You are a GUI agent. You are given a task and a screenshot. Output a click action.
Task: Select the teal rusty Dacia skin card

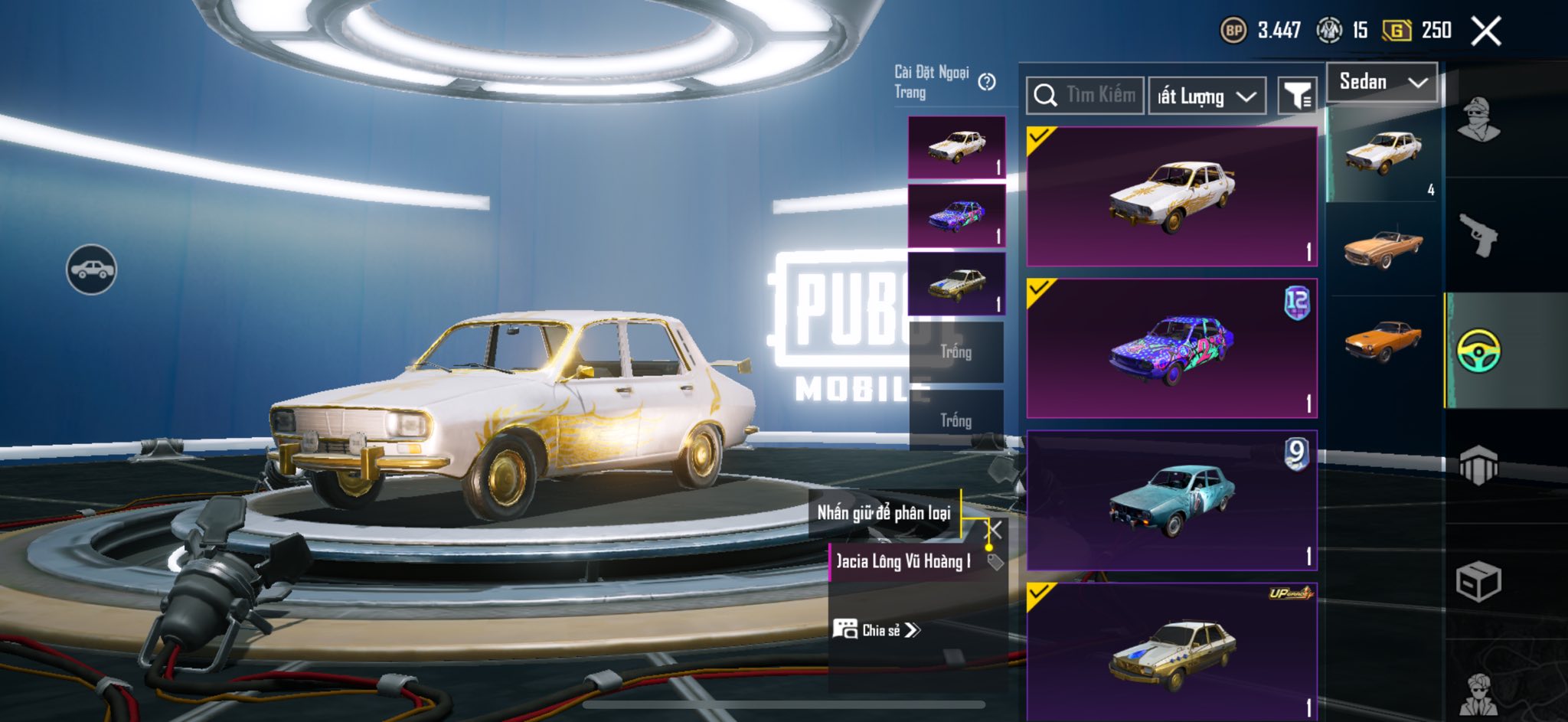pos(1171,500)
